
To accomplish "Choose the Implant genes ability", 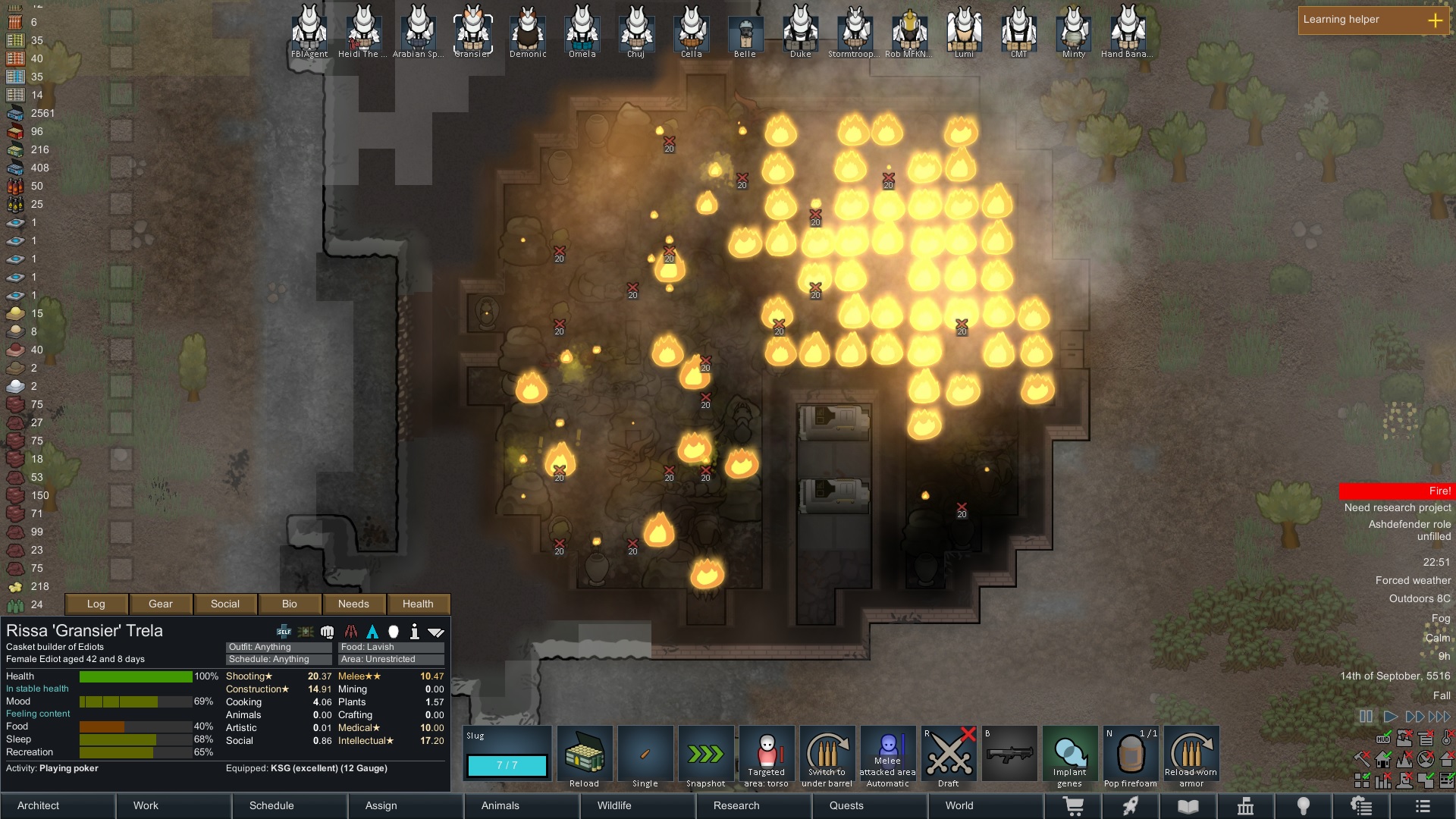I will pyautogui.click(x=1070, y=757).
